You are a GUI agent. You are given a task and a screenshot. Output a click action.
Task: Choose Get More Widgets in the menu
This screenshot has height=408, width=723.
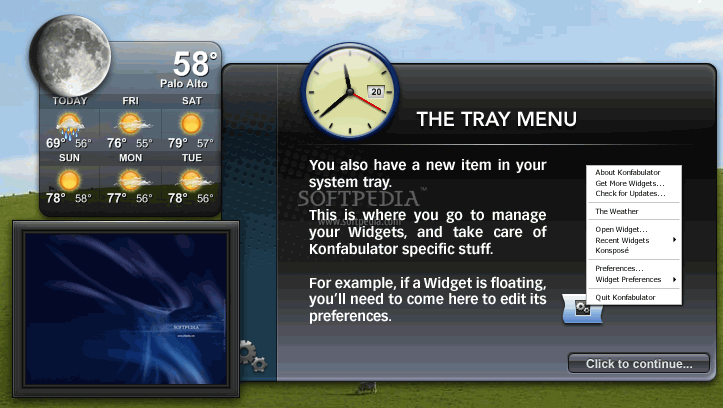(x=629, y=183)
